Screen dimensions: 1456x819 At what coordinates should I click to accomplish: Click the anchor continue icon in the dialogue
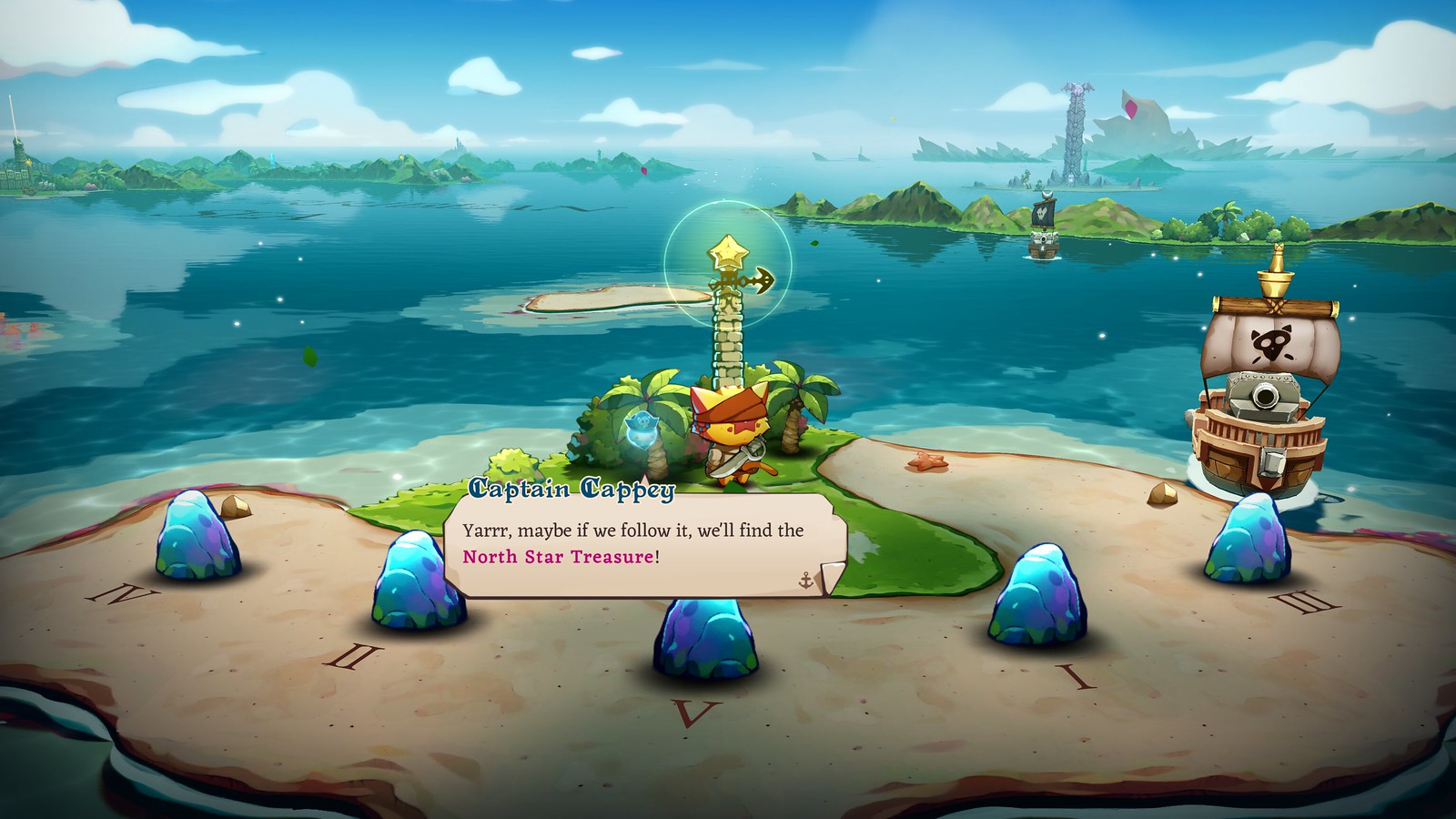(805, 580)
